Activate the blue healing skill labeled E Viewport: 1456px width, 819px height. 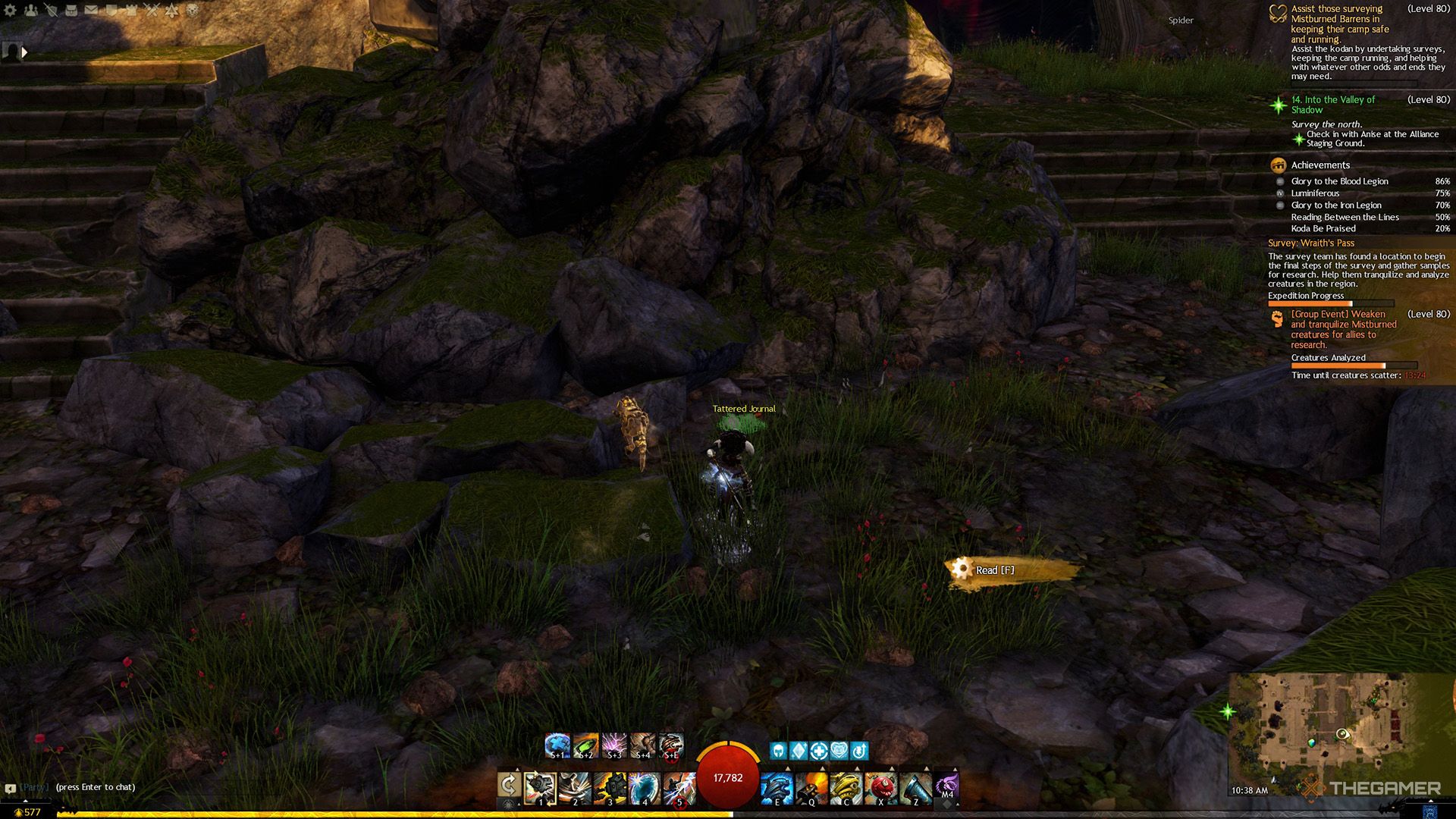pyautogui.click(x=777, y=788)
